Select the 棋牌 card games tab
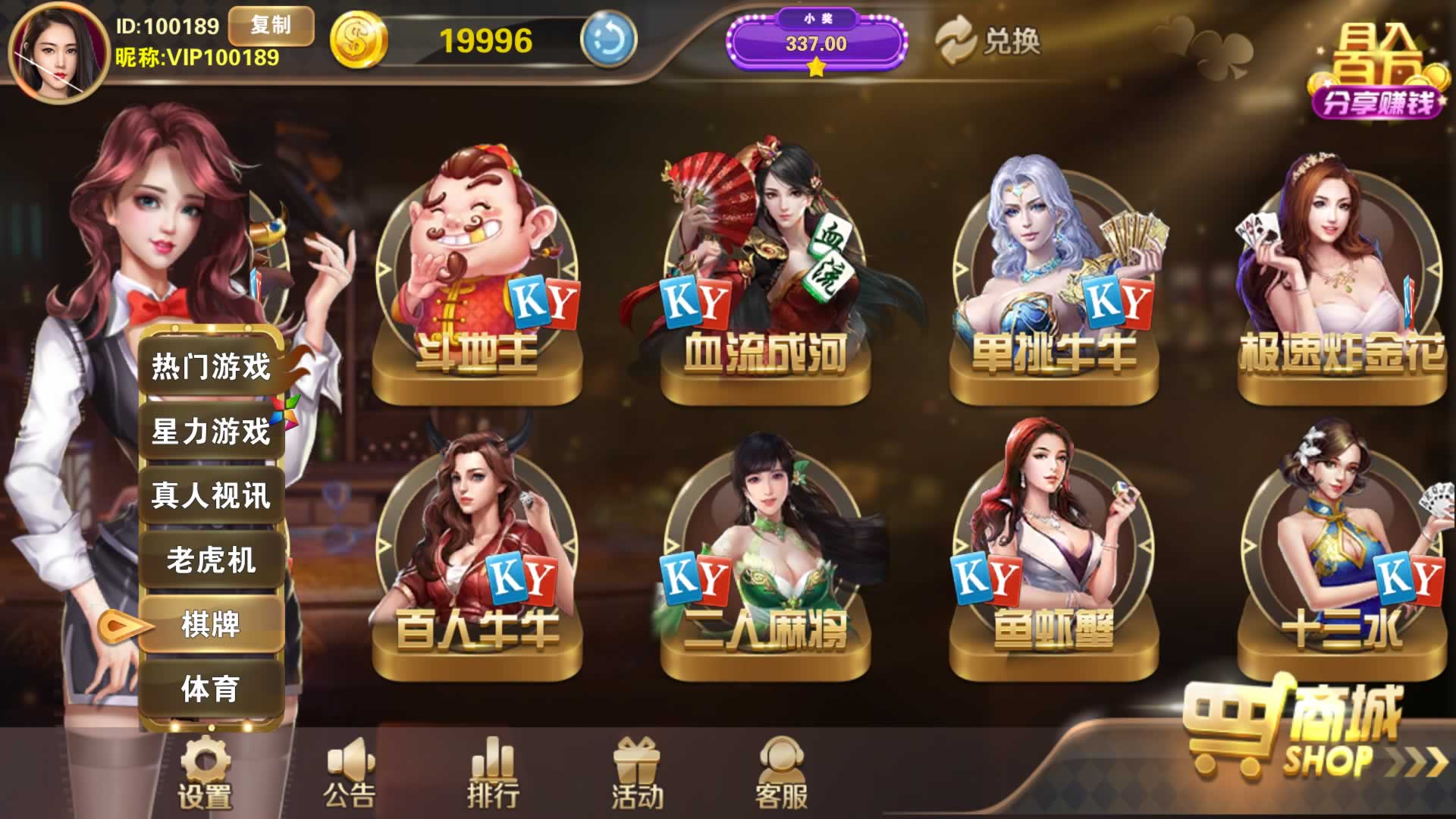Viewport: 1456px width, 819px height. [x=211, y=625]
